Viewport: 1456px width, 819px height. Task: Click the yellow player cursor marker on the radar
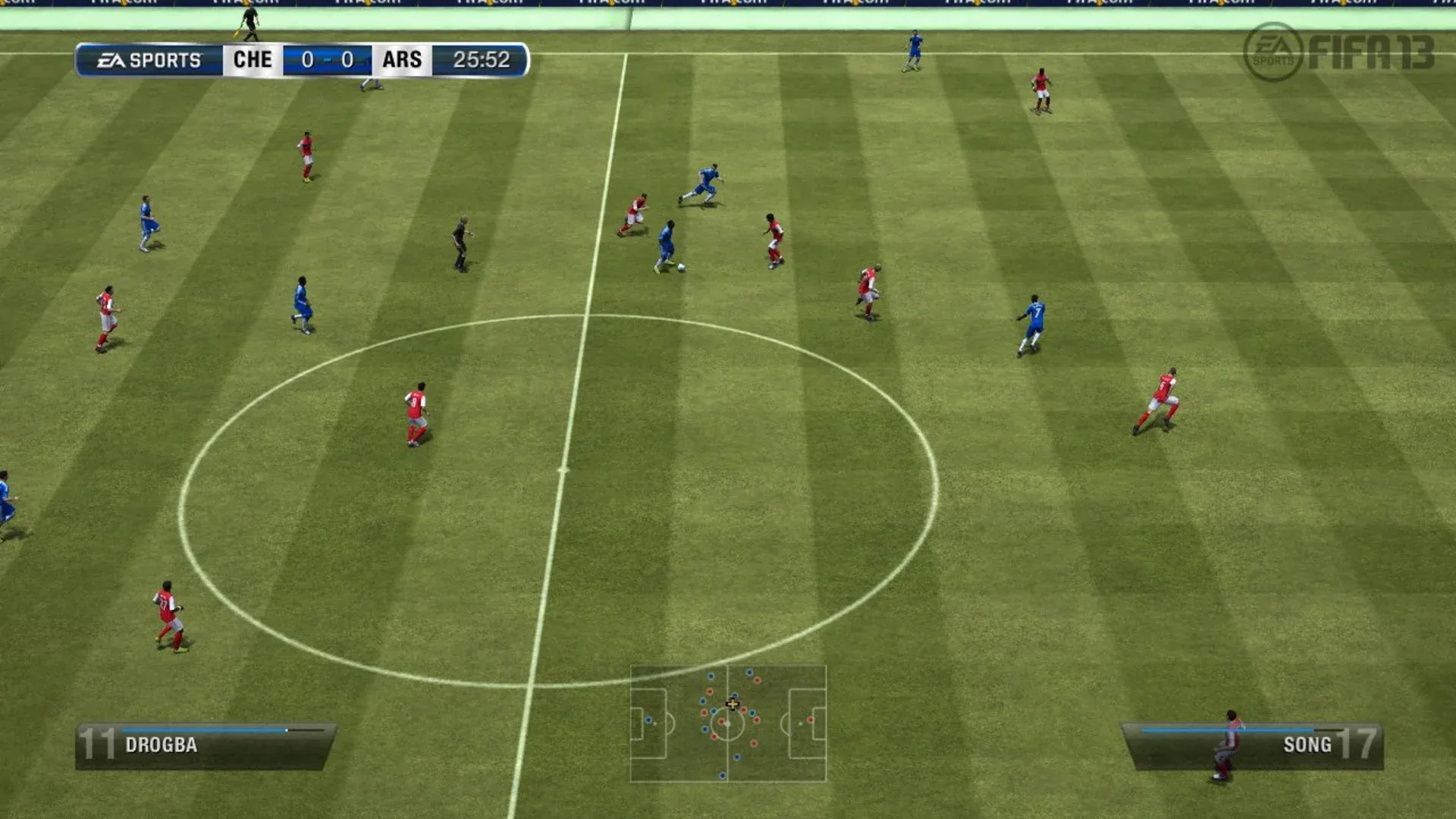coord(733,703)
